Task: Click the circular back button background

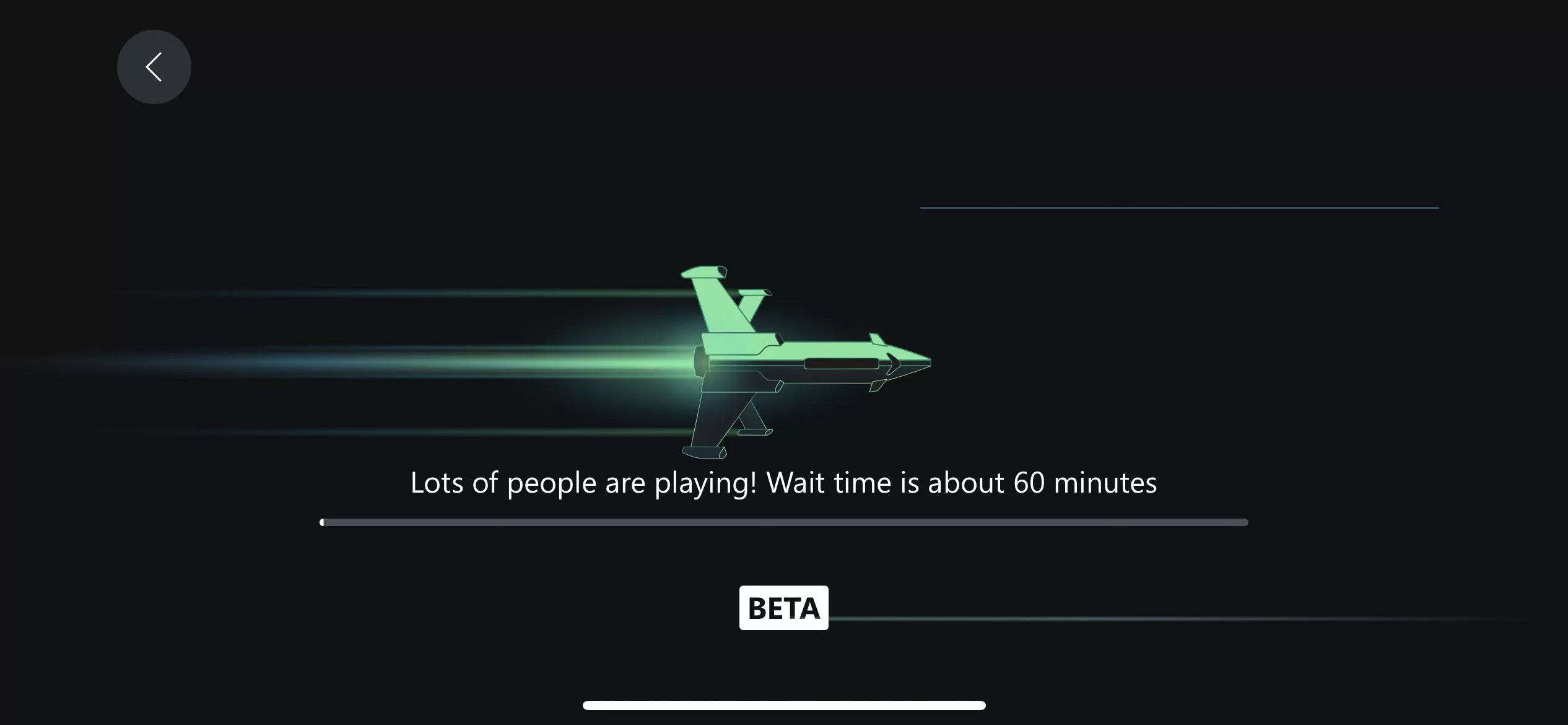Action: [x=154, y=66]
